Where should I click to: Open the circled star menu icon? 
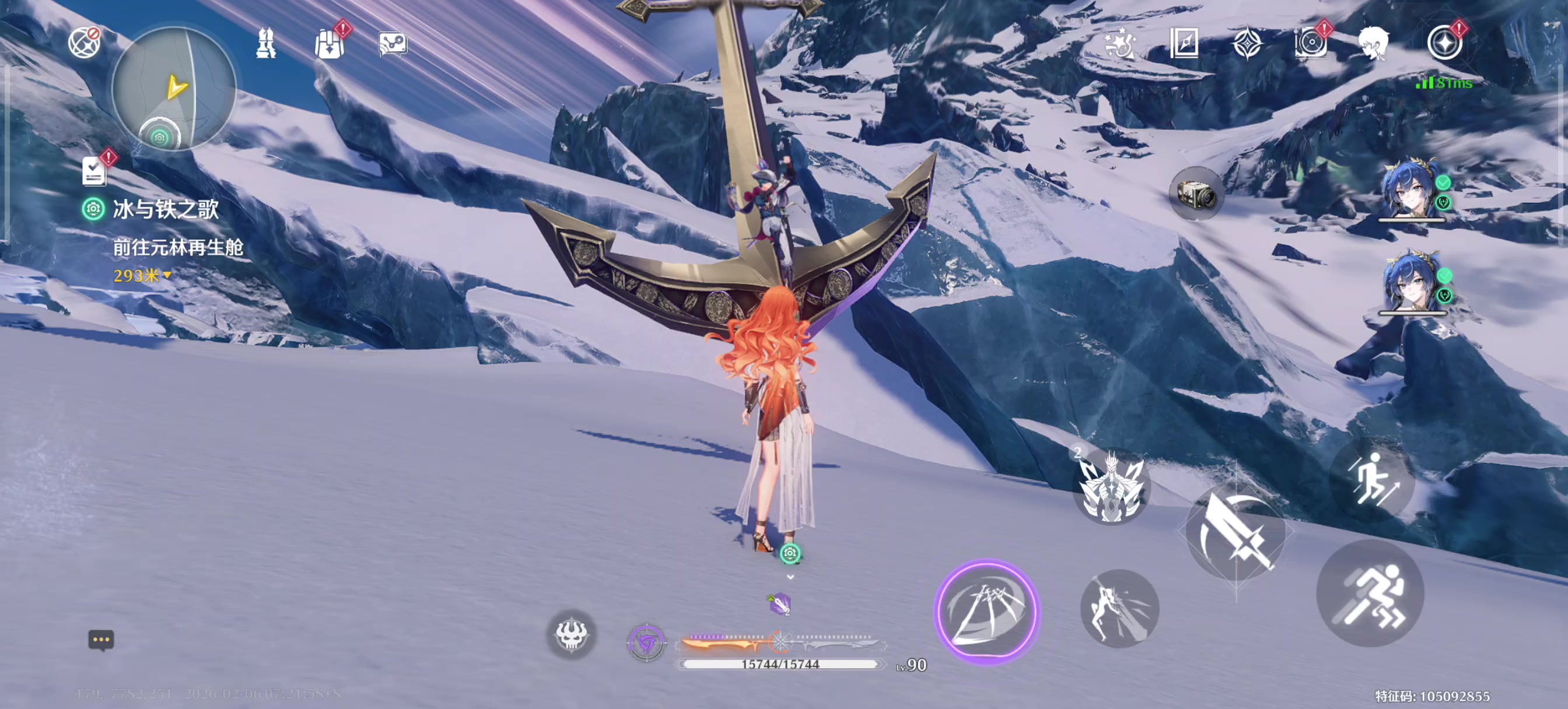(x=1444, y=43)
